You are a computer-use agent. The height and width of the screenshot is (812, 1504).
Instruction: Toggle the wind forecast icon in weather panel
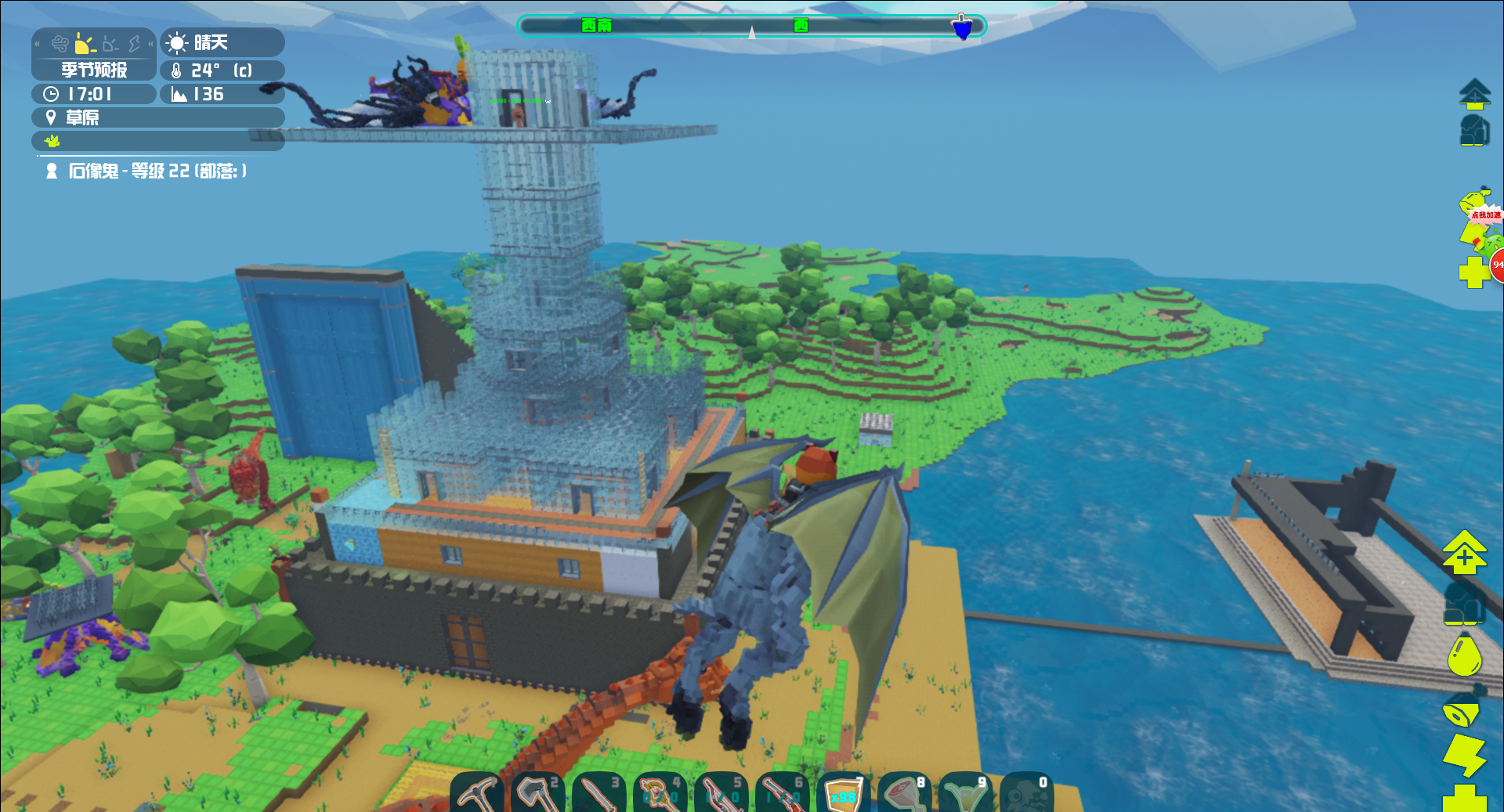click(60, 44)
